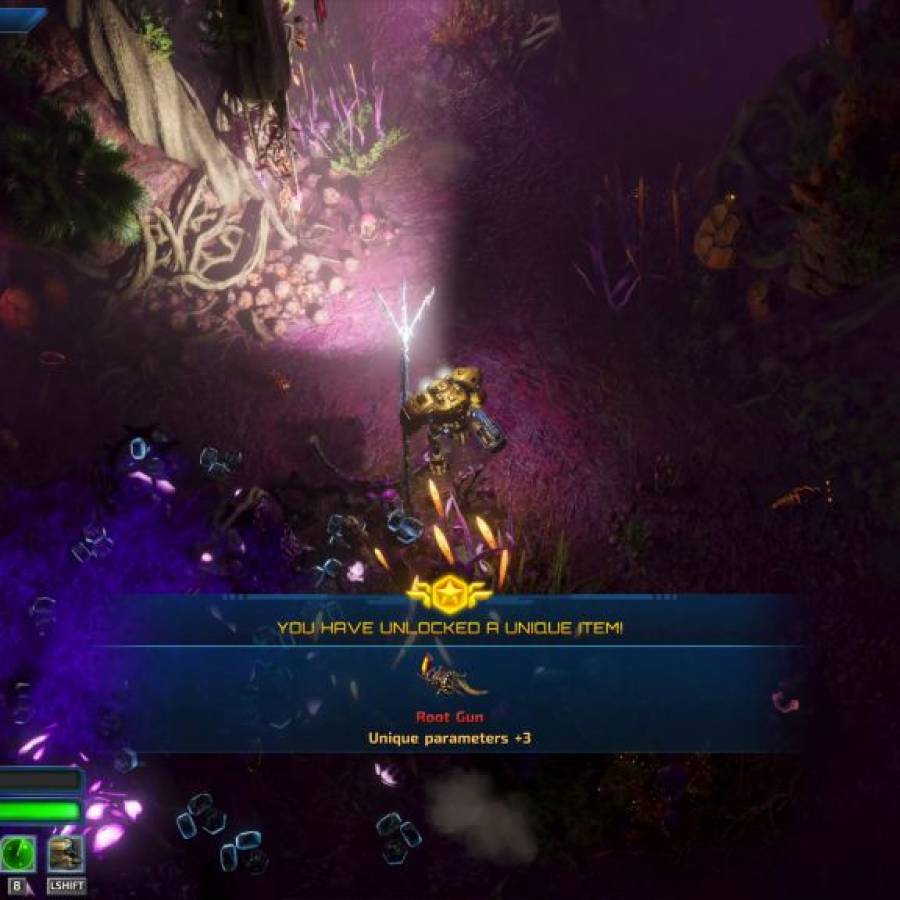Activate the mech ability icon
This screenshot has height=900, width=900.
(x=65, y=854)
